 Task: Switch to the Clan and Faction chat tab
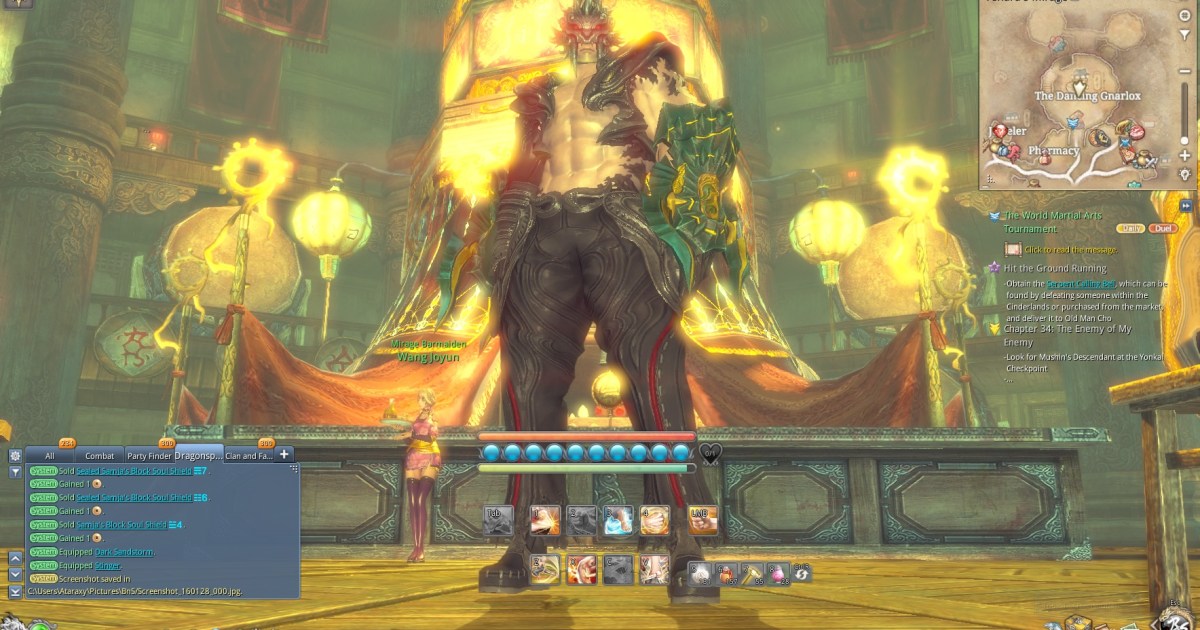(x=248, y=456)
